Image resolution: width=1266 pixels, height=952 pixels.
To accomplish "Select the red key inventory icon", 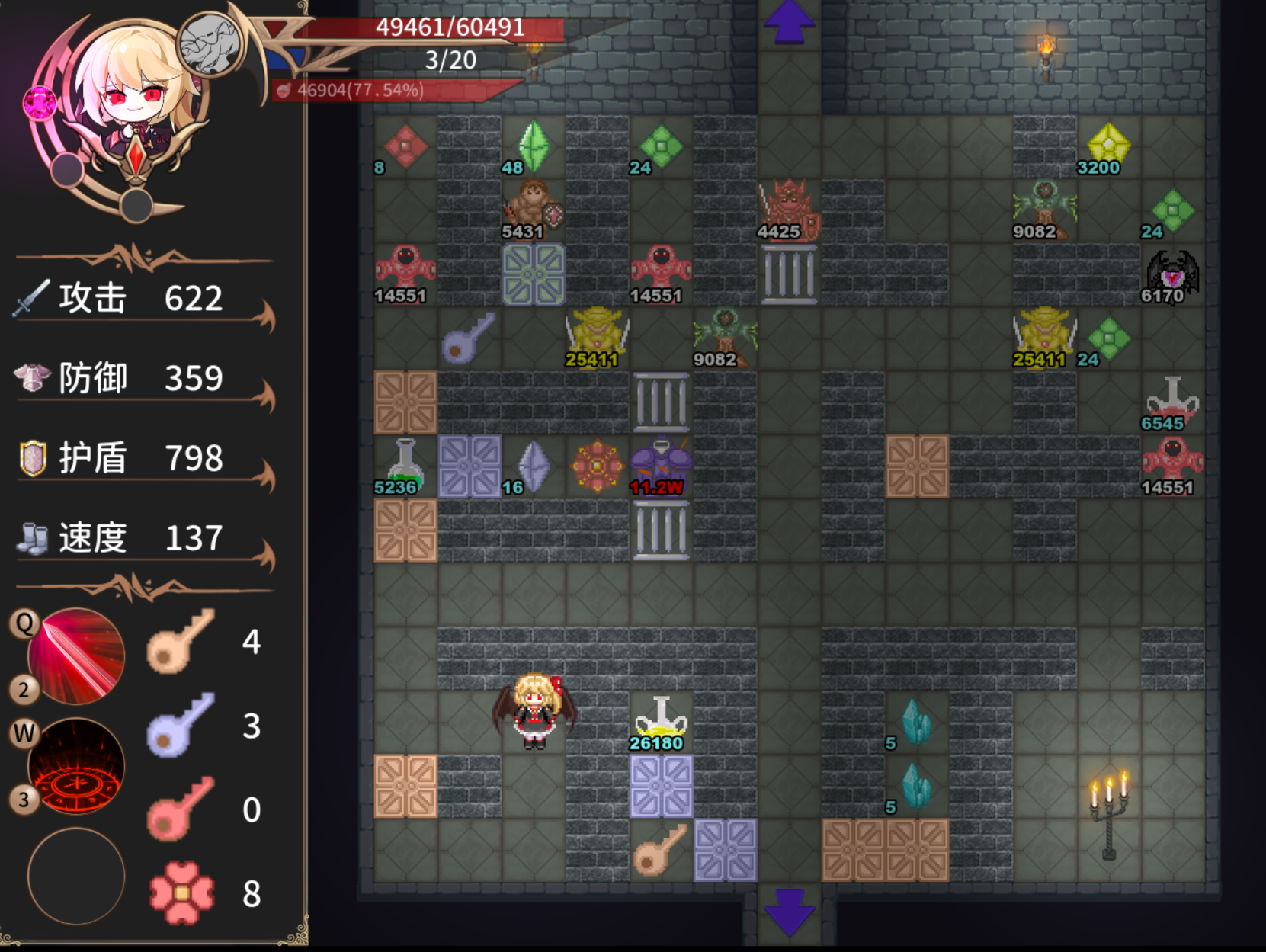I will [180, 809].
